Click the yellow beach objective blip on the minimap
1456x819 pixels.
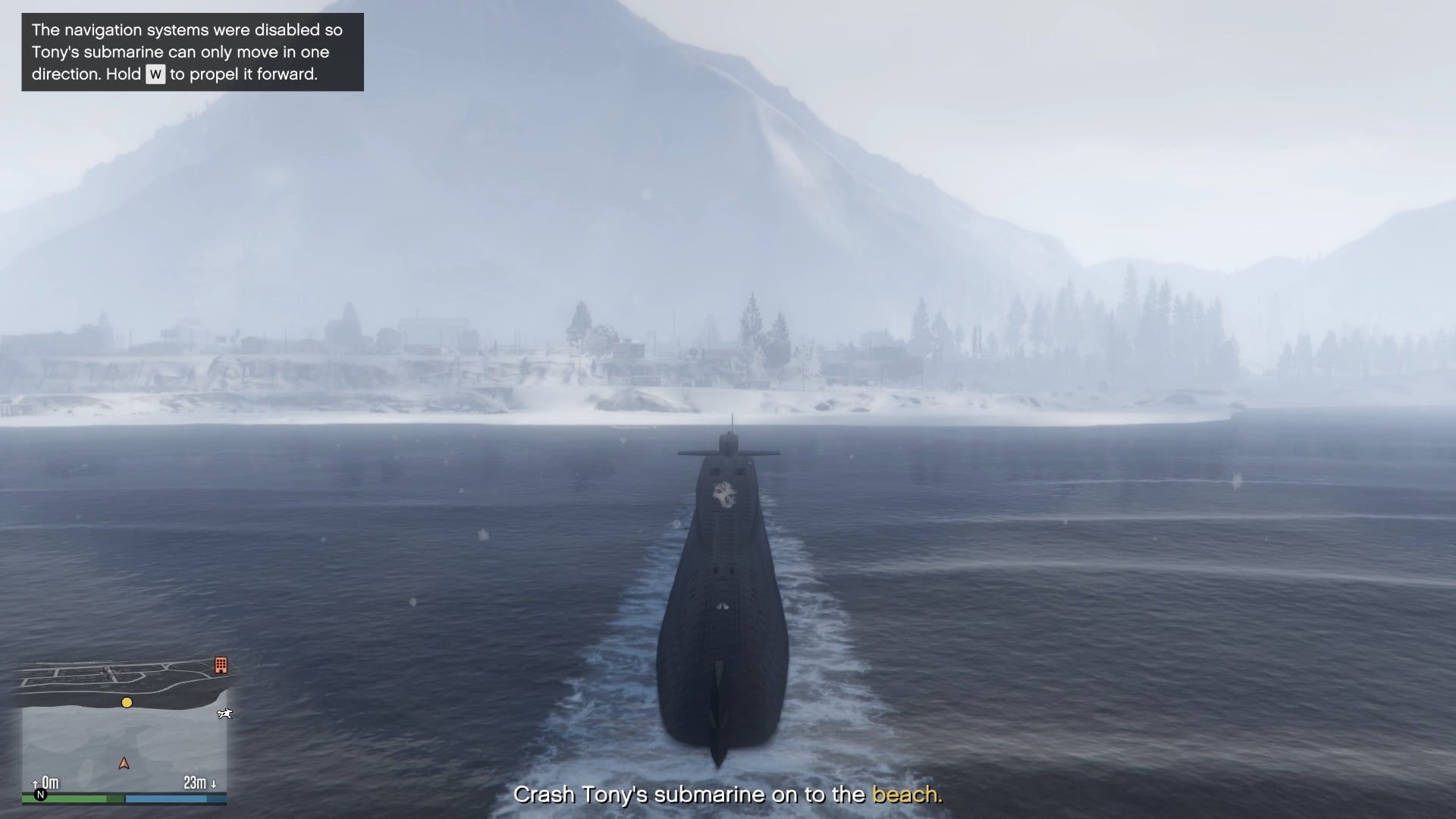click(127, 703)
